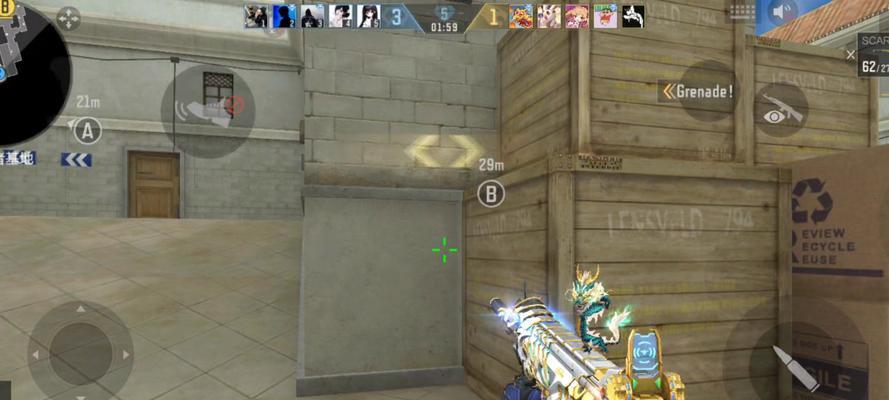This screenshot has height=400, width=889.
Task: Tap the black-and-white avatar on the right team
Action: 633,16
